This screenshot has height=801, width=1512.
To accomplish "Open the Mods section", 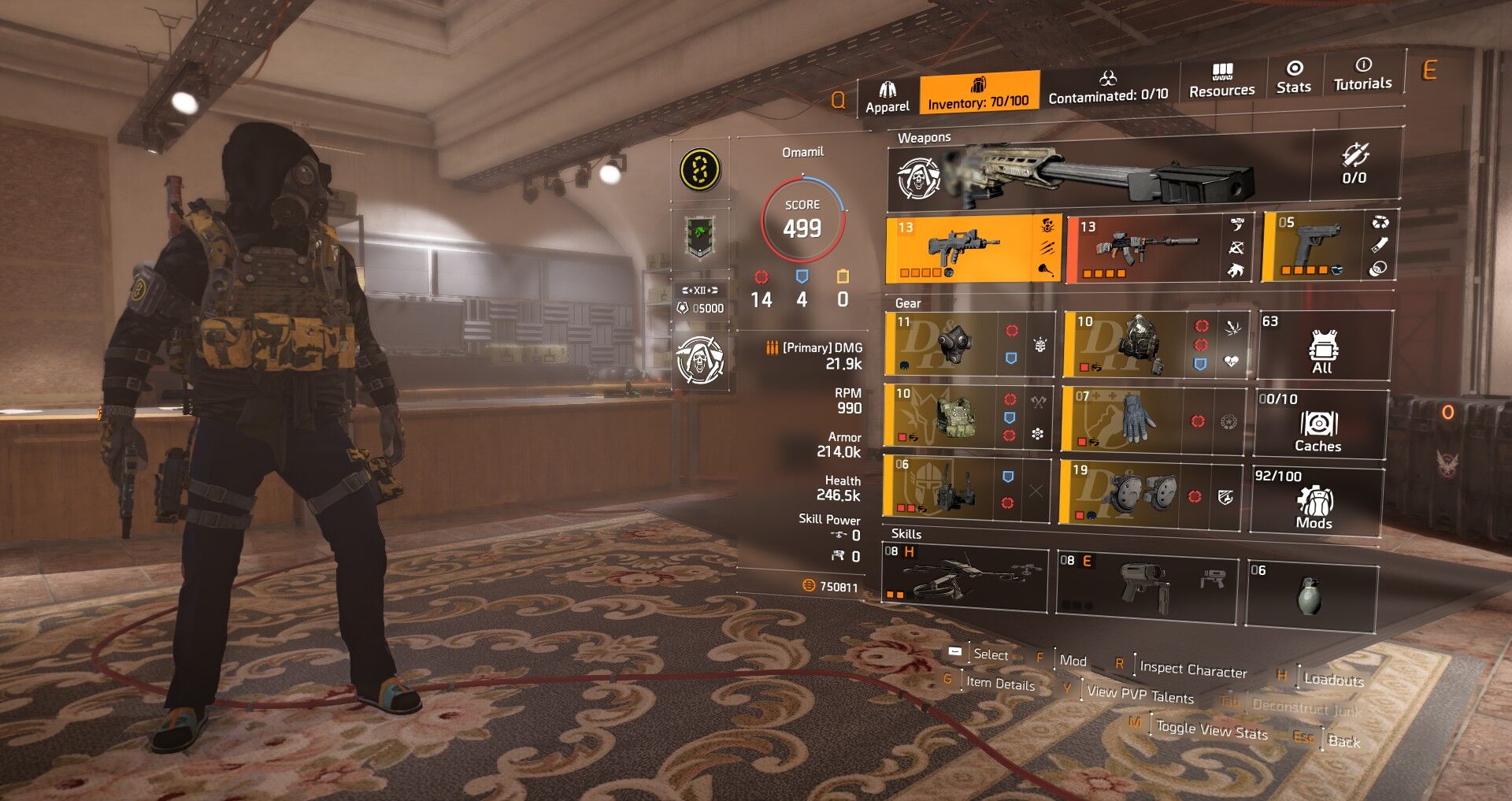I will tap(1314, 501).
